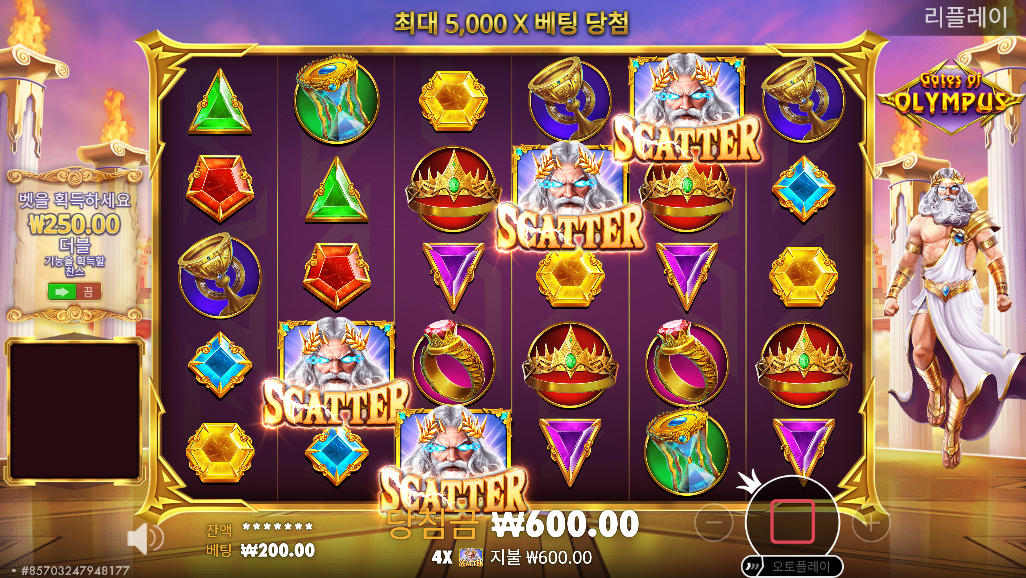
Task: Open the 오토플레이 autoplay option
Action: 794,566
